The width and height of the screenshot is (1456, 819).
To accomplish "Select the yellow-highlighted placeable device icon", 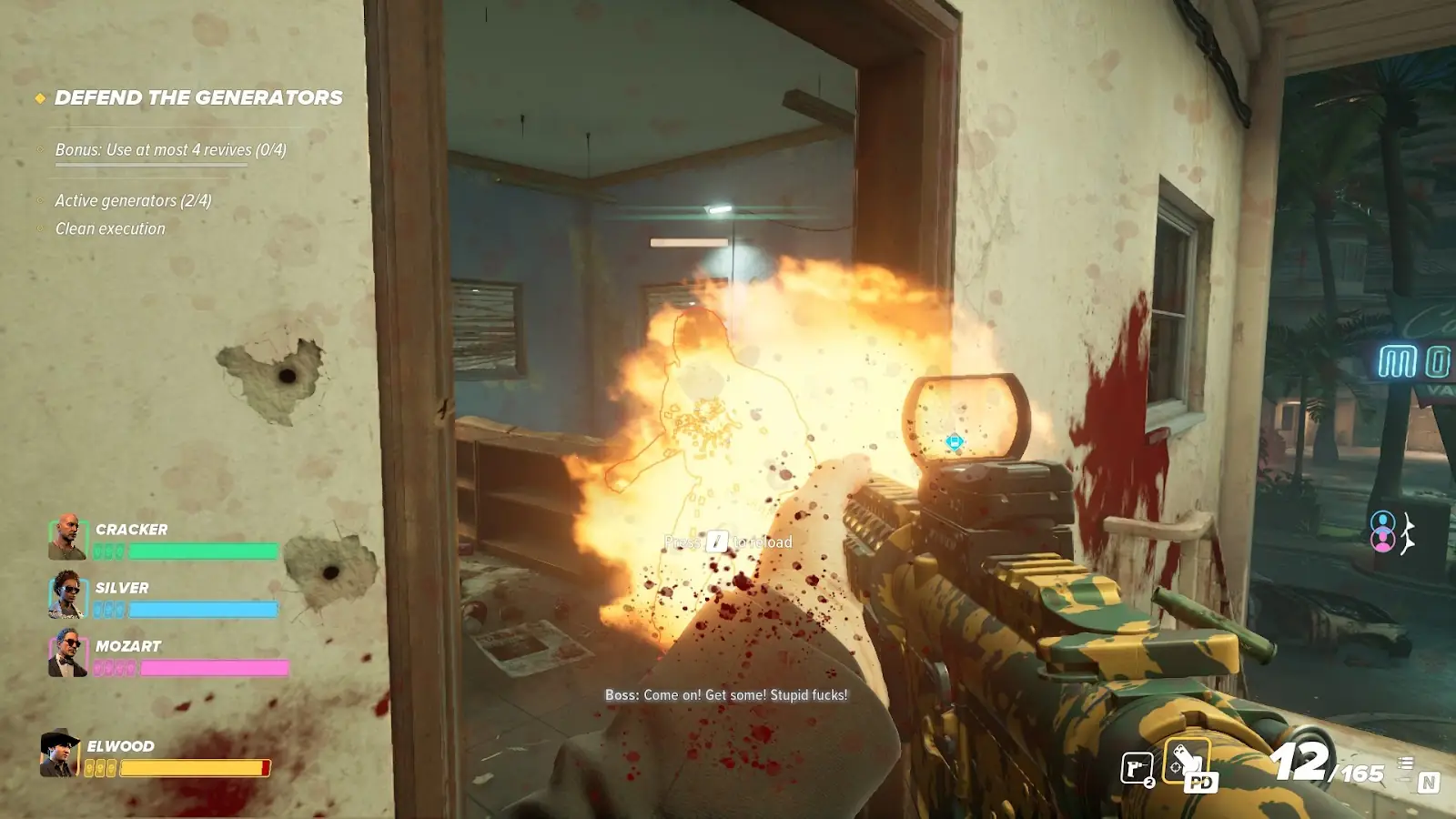I will (x=1187, y=762).
